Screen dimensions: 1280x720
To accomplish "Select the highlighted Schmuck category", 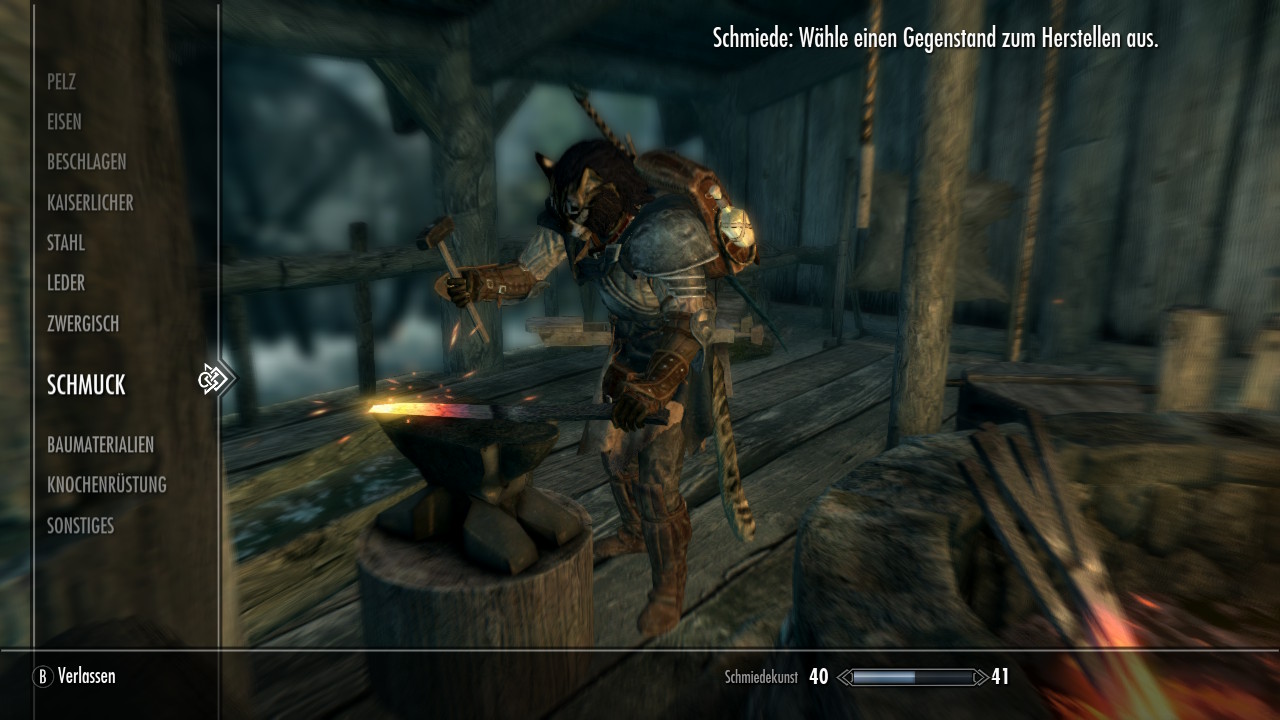I will [x=86, y=385].
